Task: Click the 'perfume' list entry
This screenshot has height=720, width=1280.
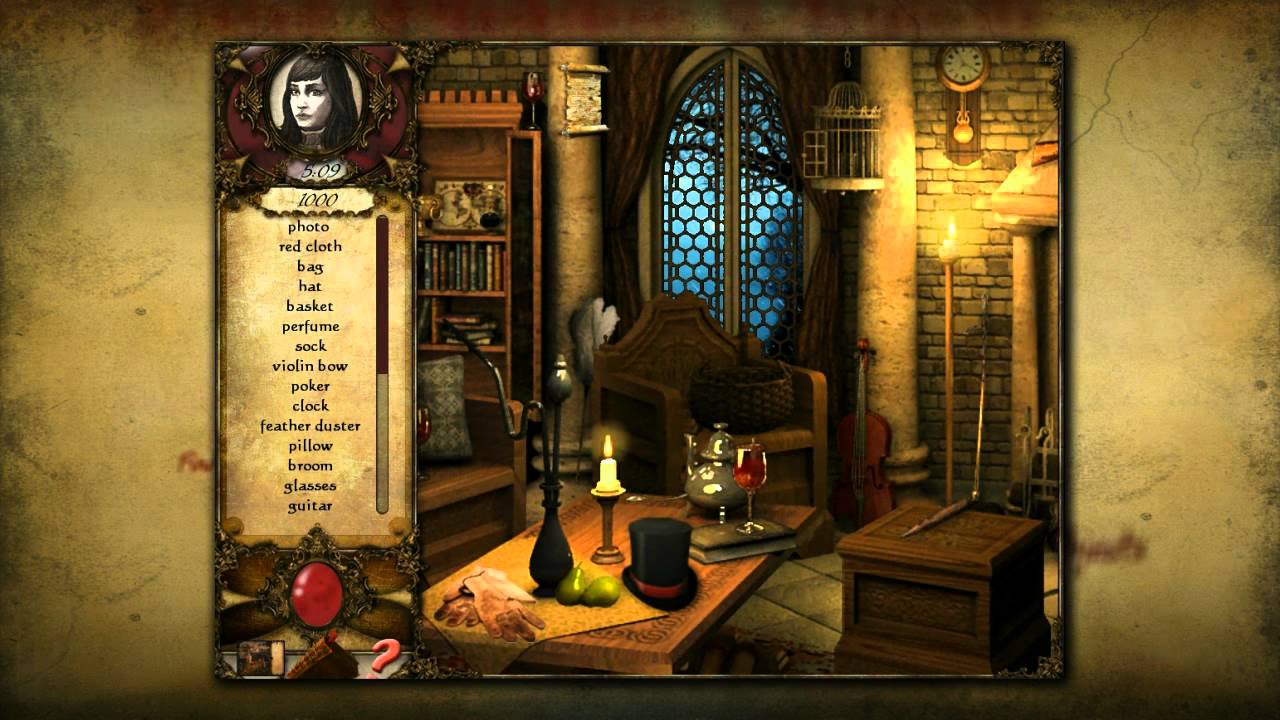Action: coord(310,326)
